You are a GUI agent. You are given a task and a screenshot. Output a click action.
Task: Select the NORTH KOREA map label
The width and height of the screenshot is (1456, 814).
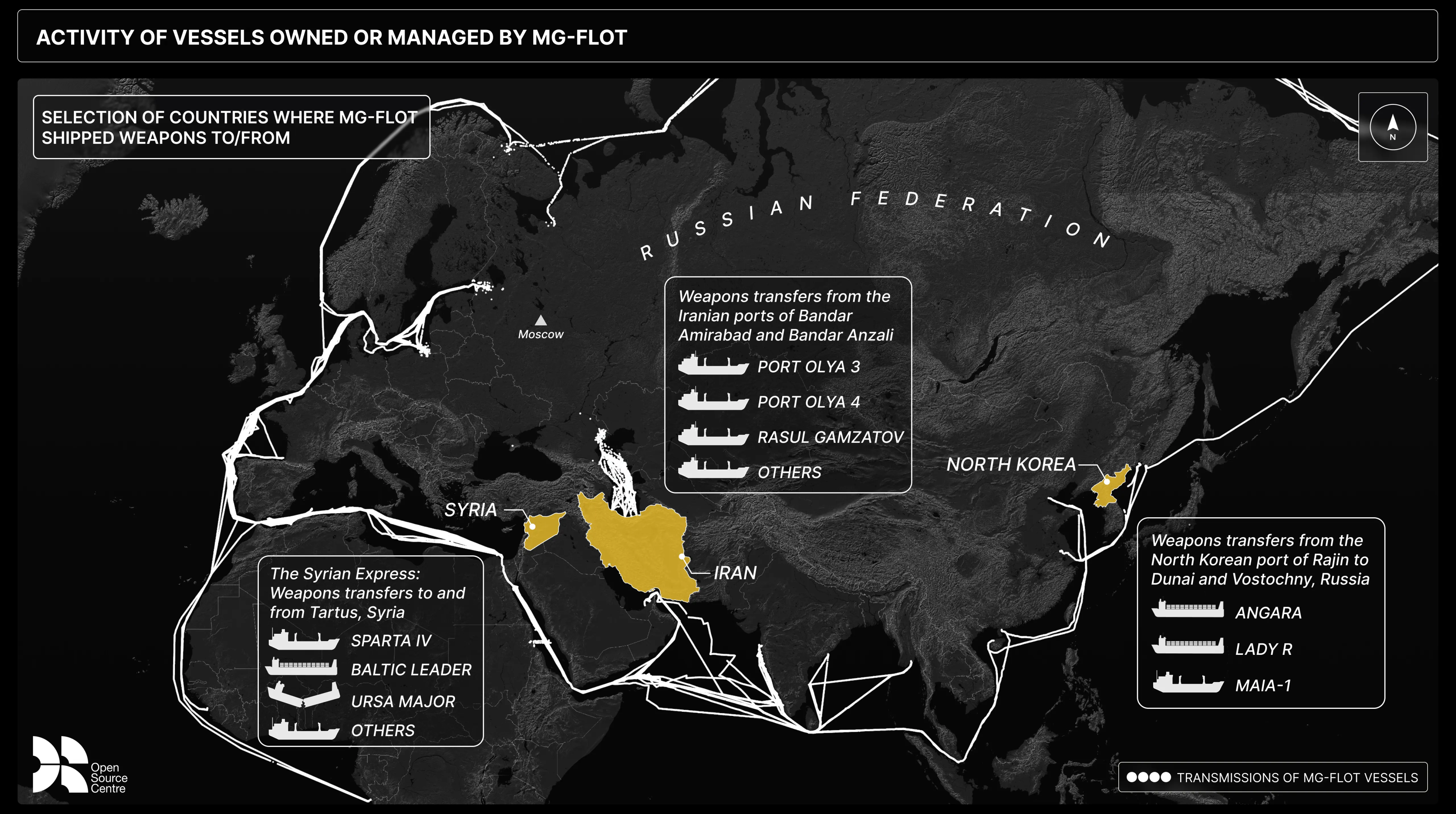pos(1011,464)
